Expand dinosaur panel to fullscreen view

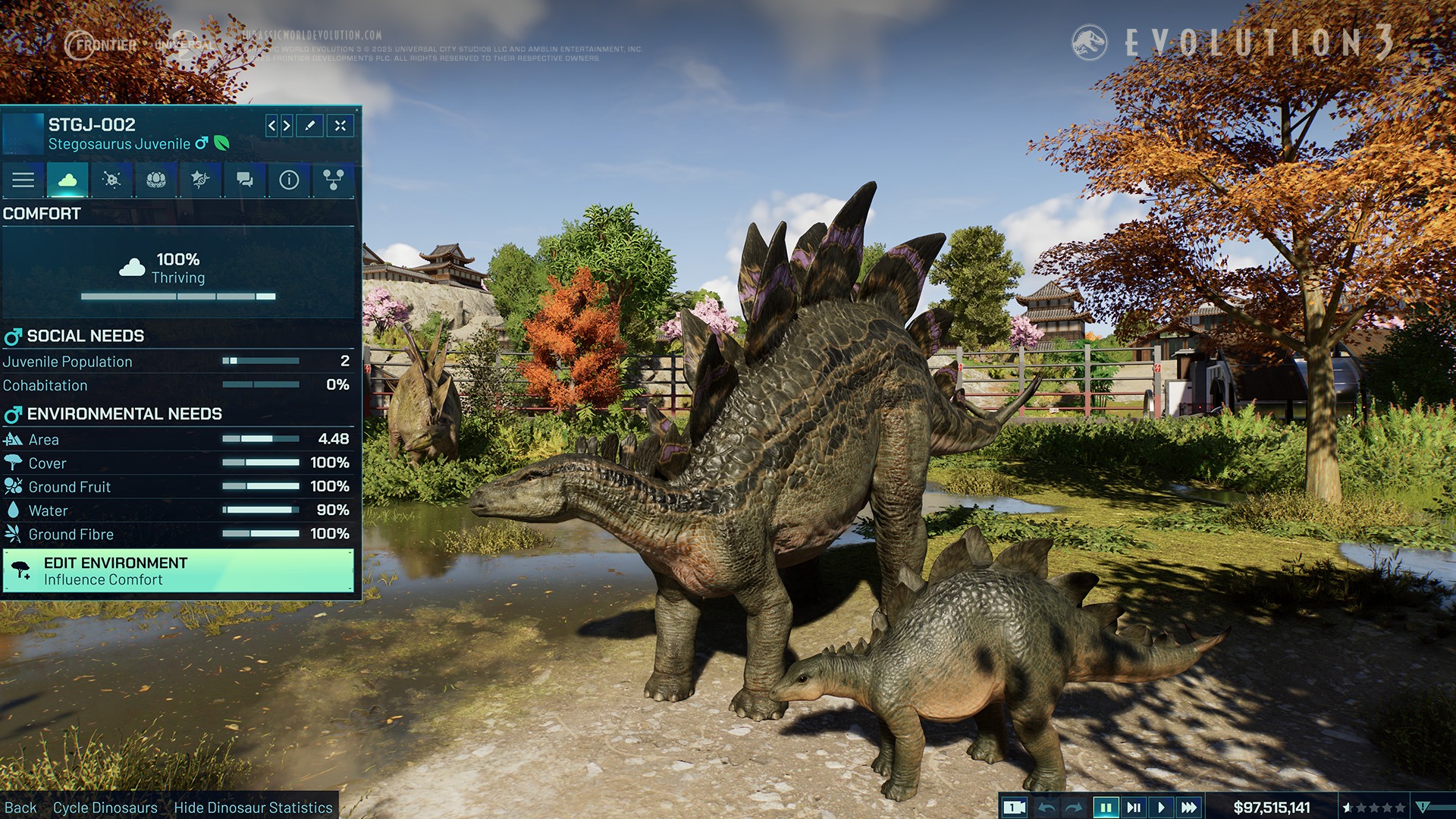(340, 126)
